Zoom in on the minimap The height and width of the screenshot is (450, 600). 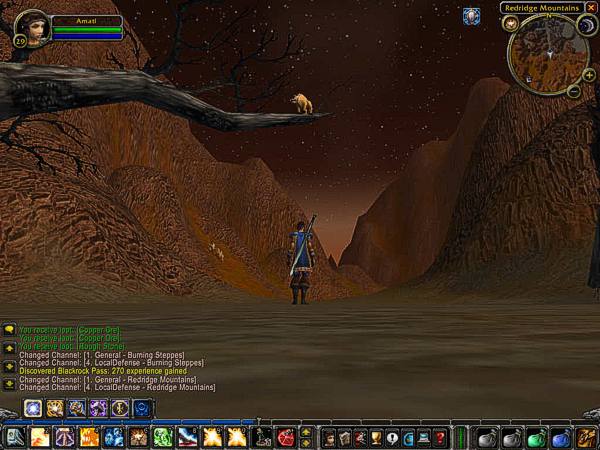tap(587, 75)
